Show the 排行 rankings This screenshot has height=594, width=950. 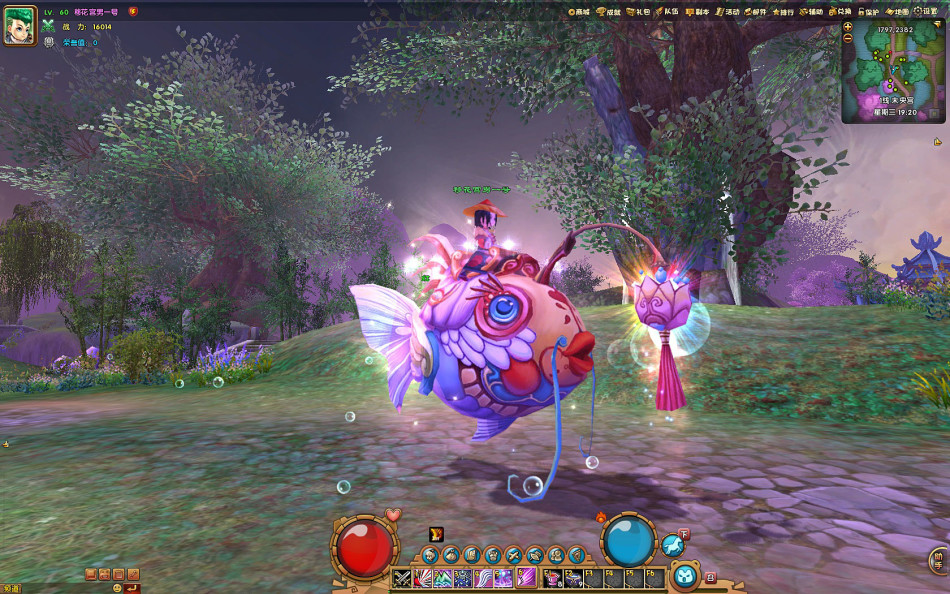783,12
